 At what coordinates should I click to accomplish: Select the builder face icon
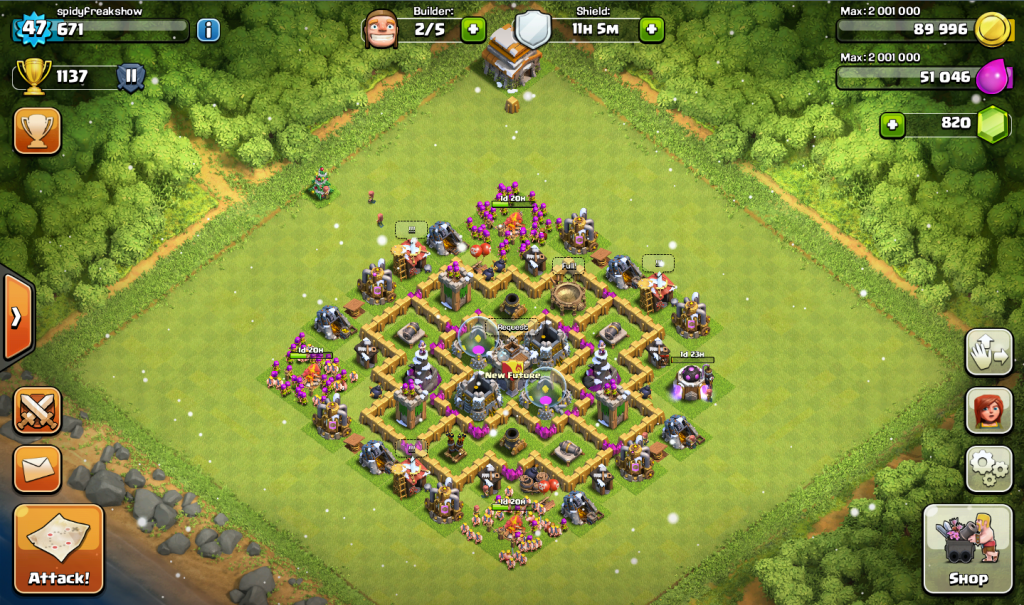pos(381,27)
